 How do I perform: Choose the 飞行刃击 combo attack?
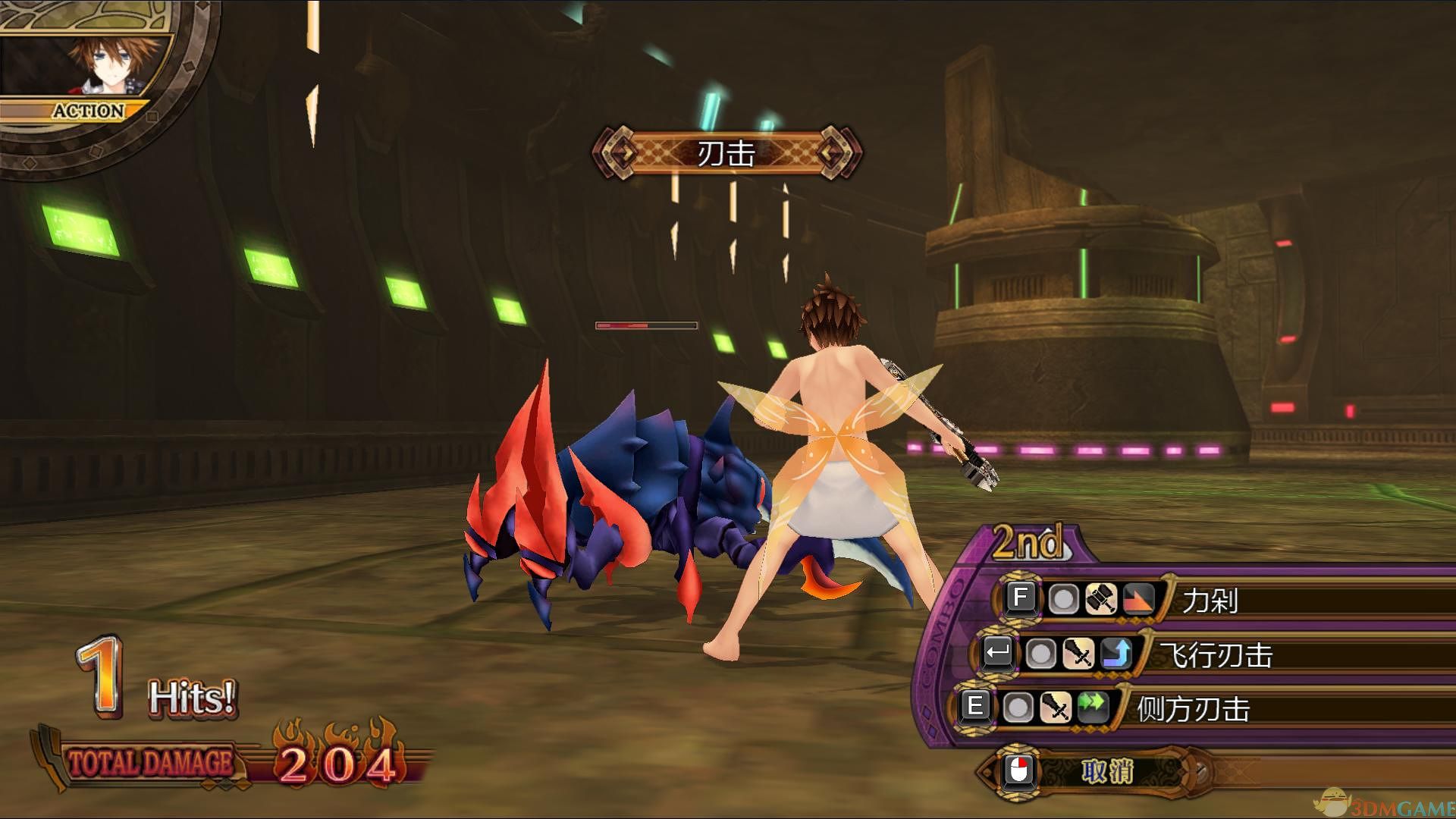tap(1216, 654)
